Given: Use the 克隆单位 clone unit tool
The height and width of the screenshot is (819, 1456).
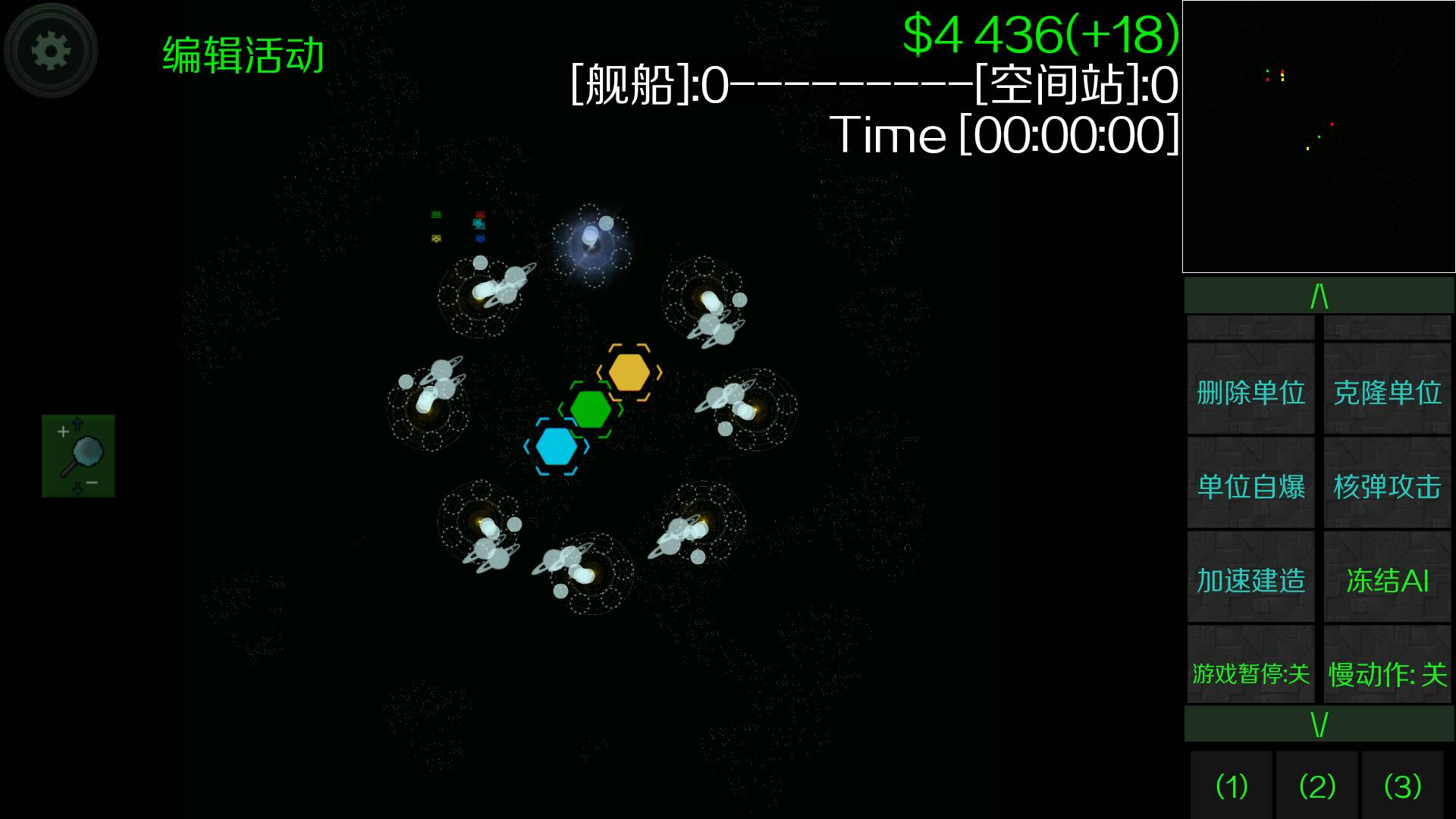Looking at the screenshot, I should (x=1386, y=394).
